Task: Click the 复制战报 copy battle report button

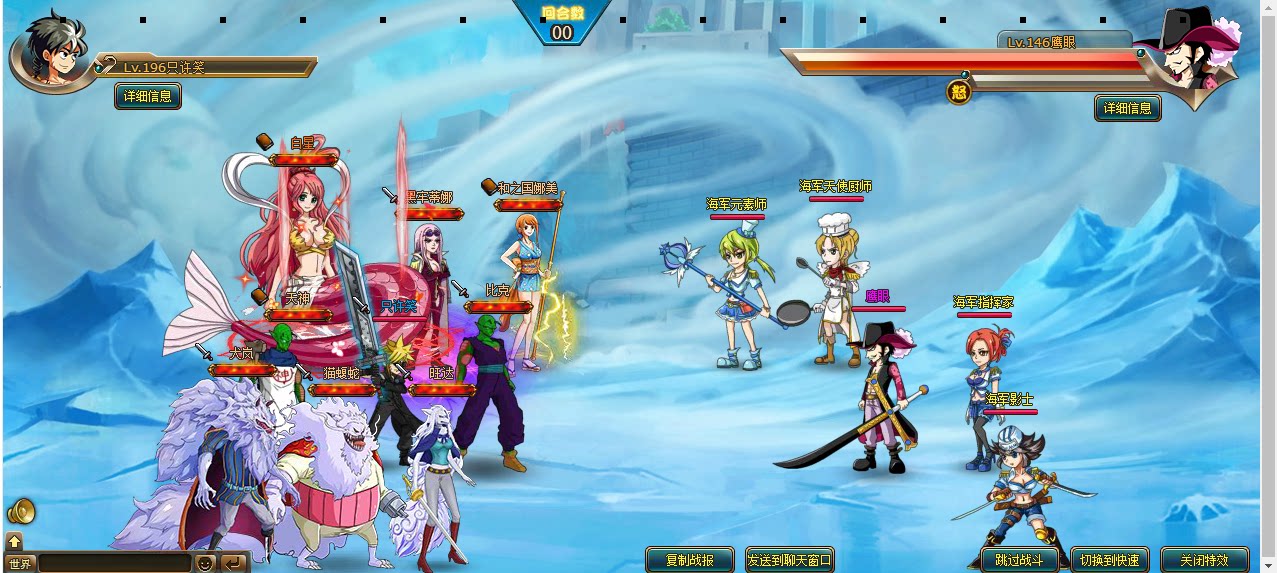Action: point(689,560)
